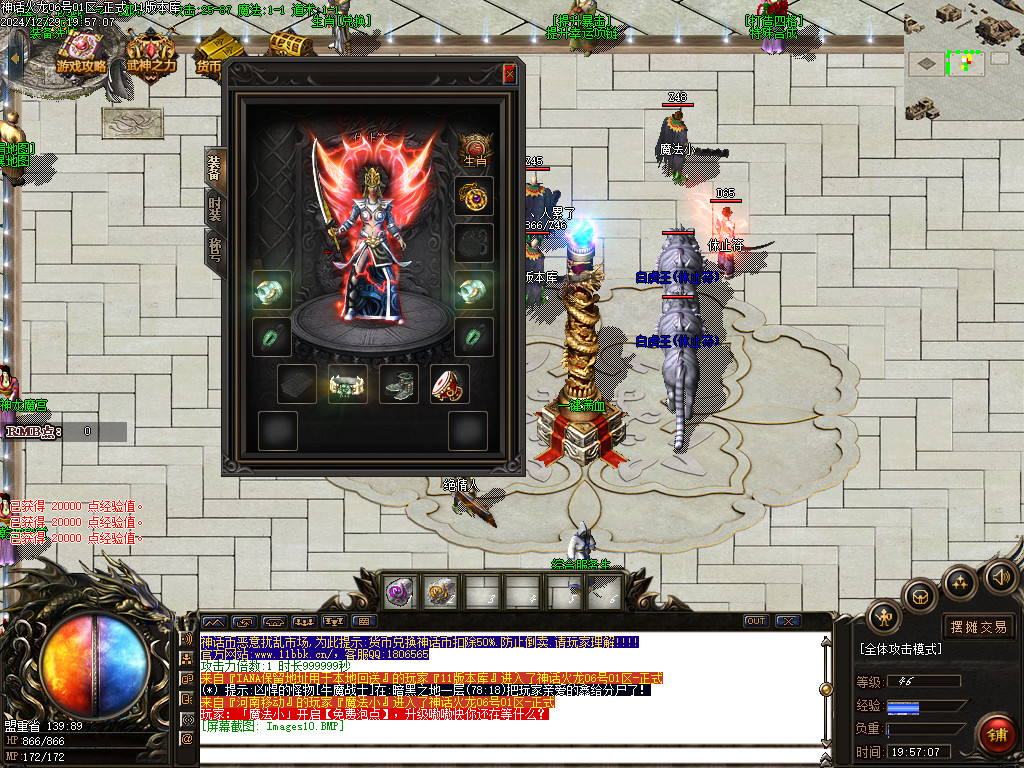Select the gold necklace equipment slot

pos(473,195)
